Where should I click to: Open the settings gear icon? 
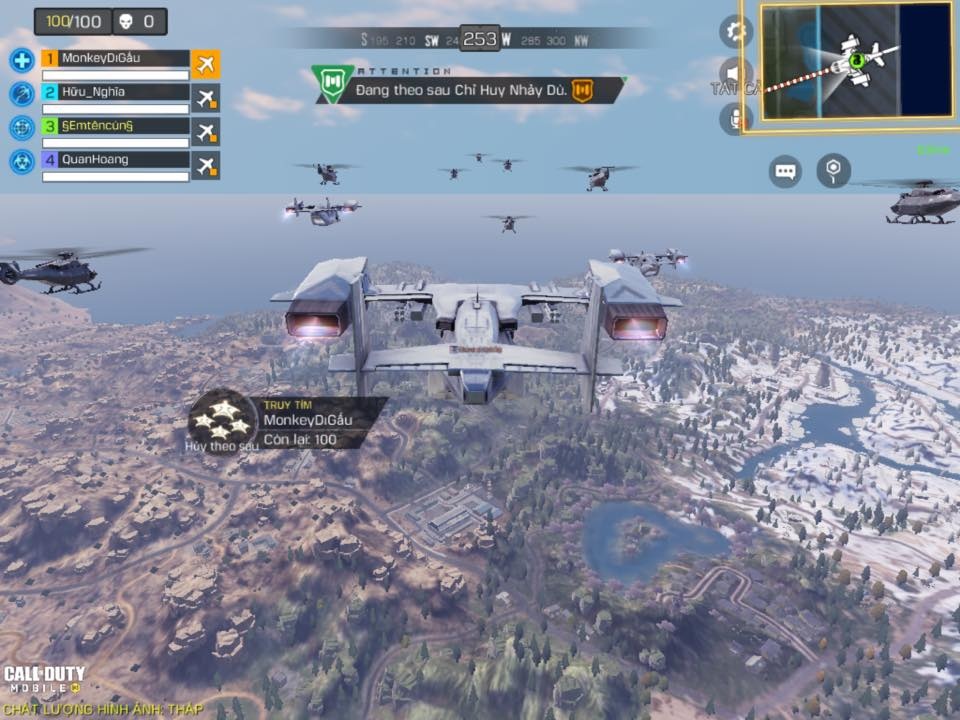coord(736,31)
